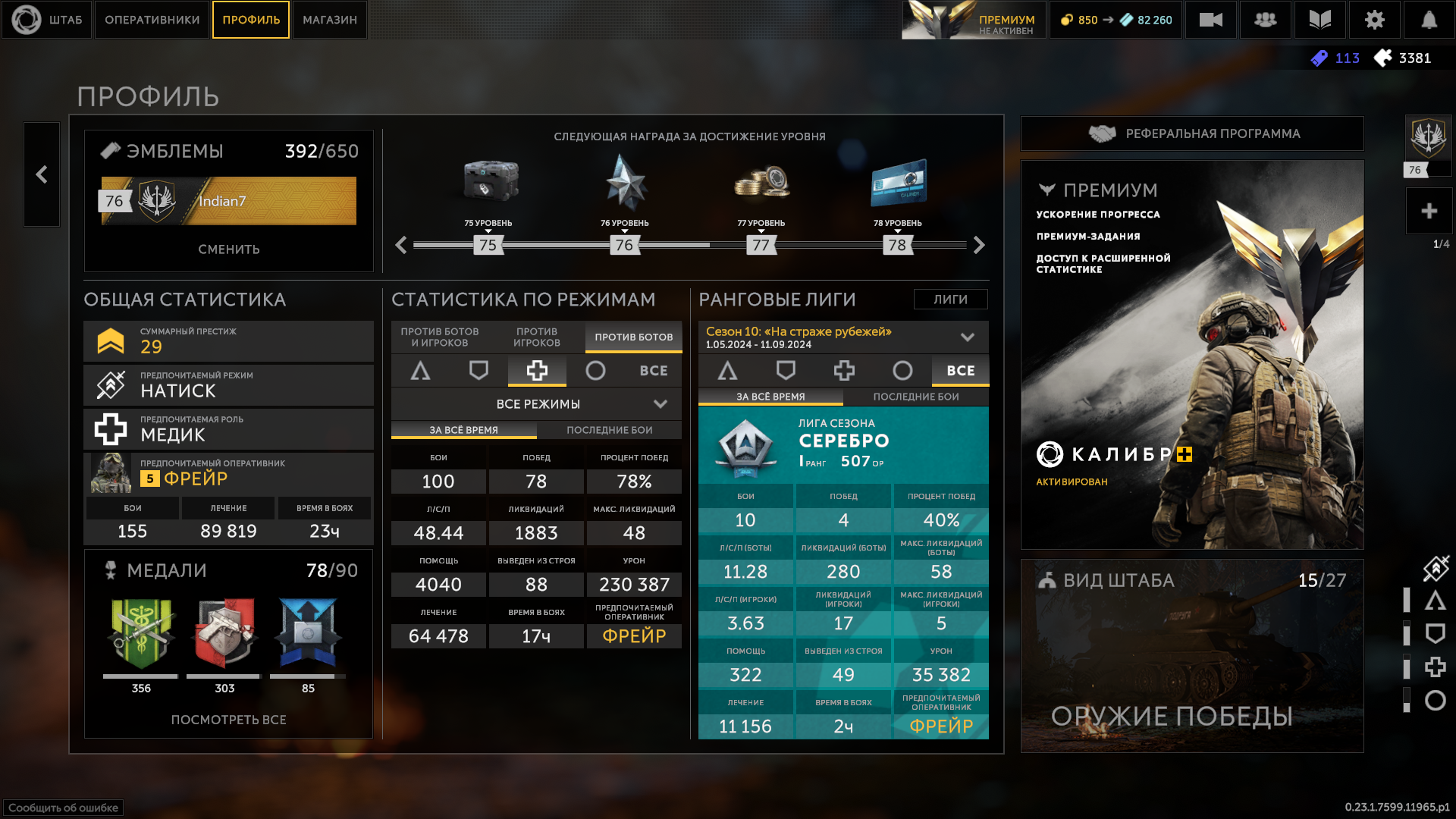Image resolution: width=1456 pixels, height=819 pixels.
Task: Report a bug via Сообщить об ошибке
Action: pyautogui.click(x=64, y=808)
